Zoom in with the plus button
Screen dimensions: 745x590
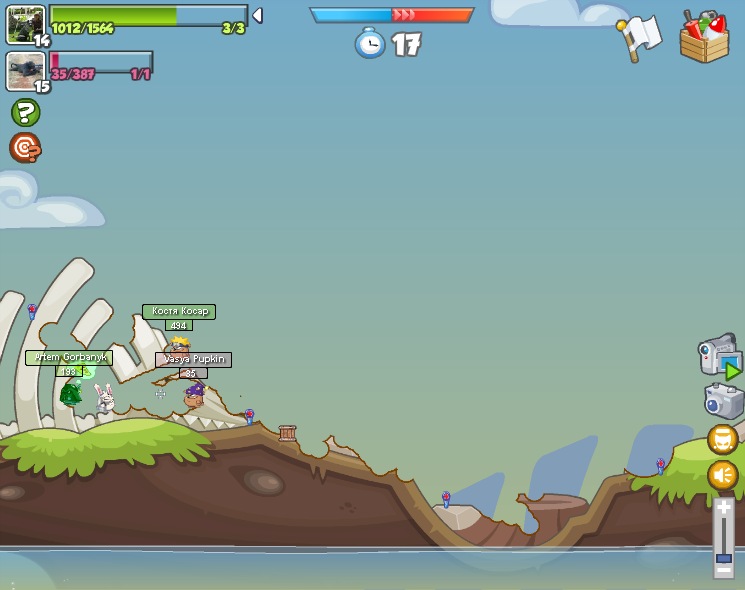point(723,507)
